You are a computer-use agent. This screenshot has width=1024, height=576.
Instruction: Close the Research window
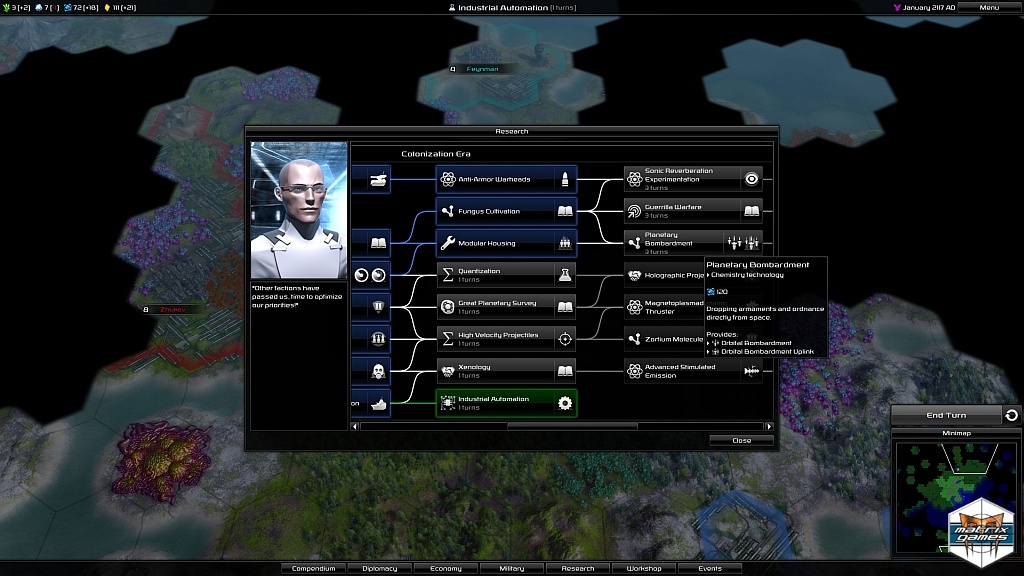[741, 440]
